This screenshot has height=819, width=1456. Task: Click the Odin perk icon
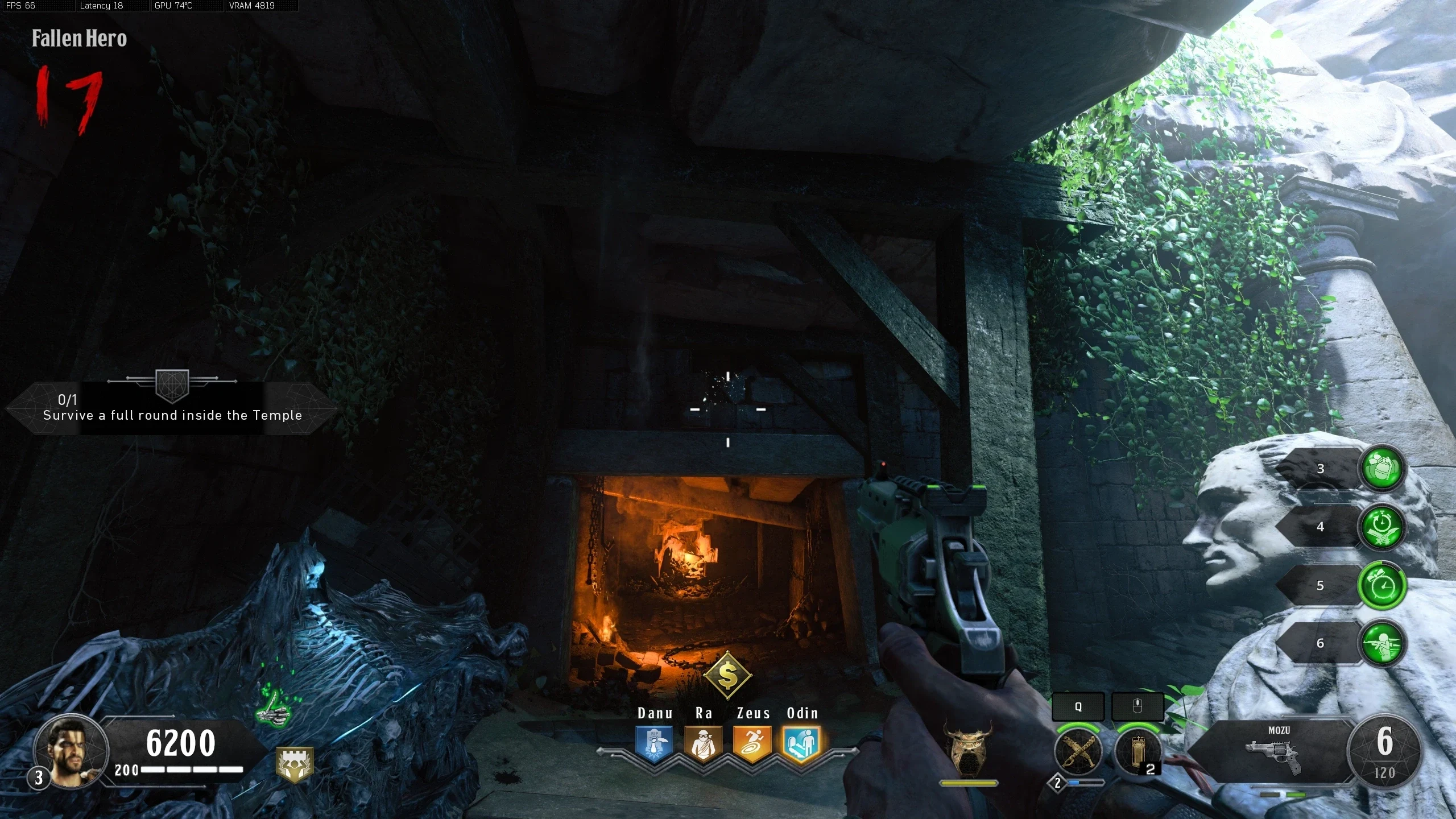click(801, 743)
